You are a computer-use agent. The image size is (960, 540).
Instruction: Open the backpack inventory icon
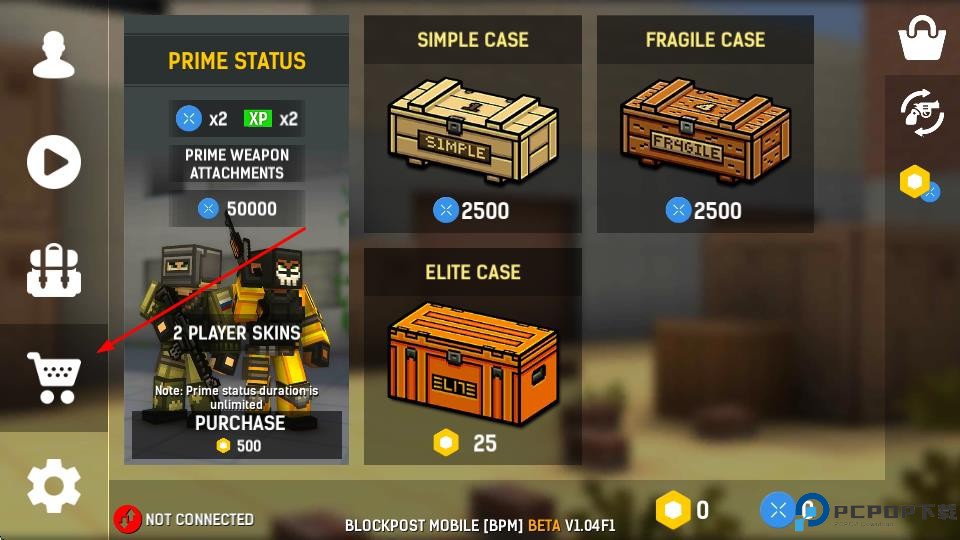point(54,270)
